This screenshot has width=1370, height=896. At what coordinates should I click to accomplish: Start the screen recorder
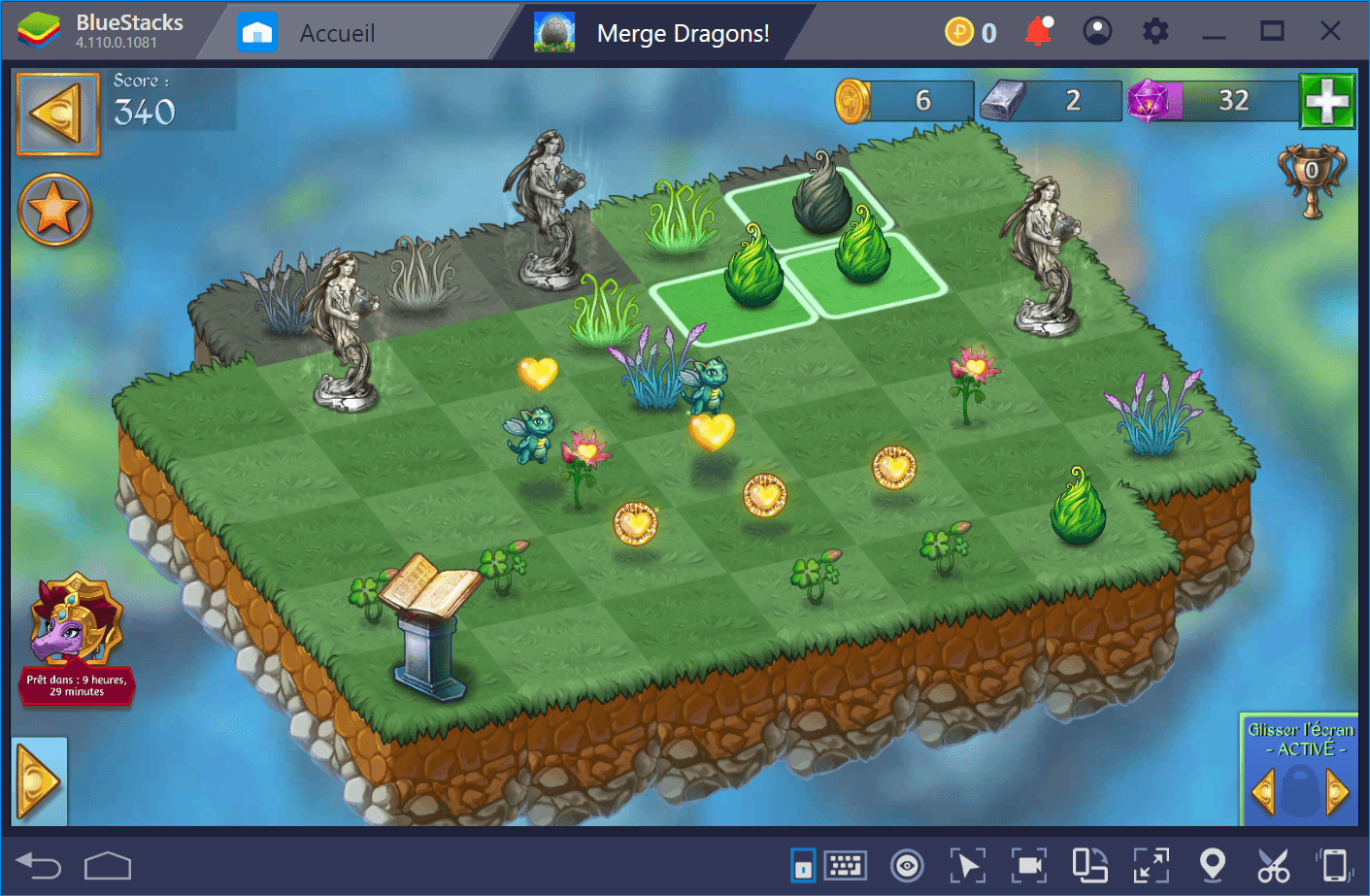[1030, 864]
